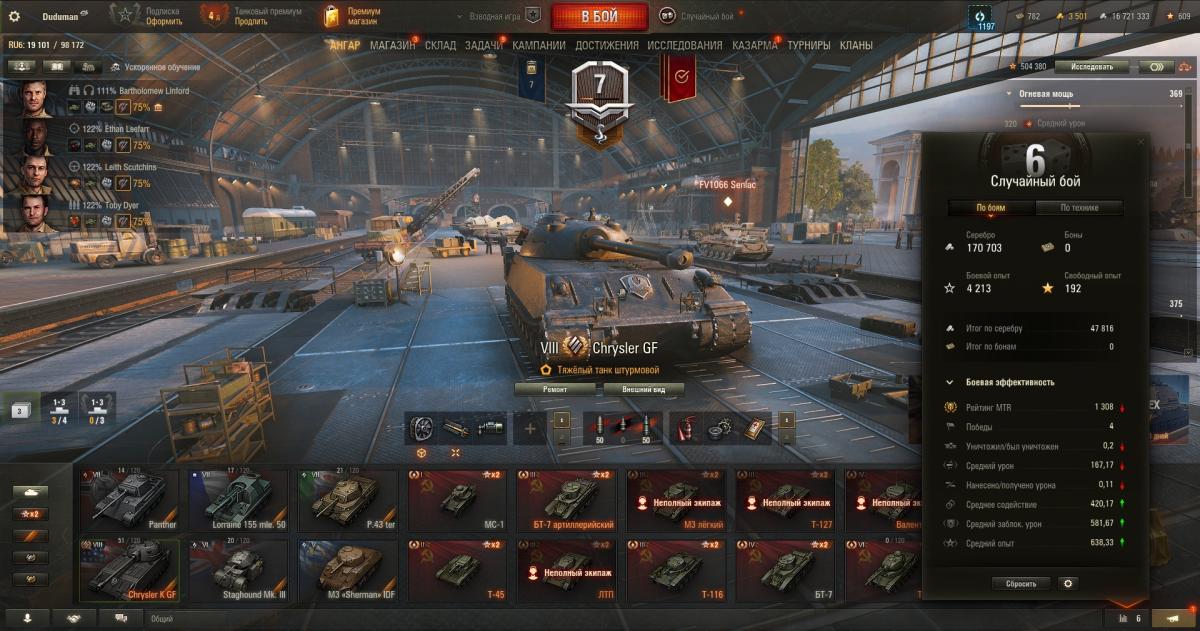This screenshot has width=1200, height=631.
Task: Open the «КЛАНЫ» menu
Action: click(856, 45)
